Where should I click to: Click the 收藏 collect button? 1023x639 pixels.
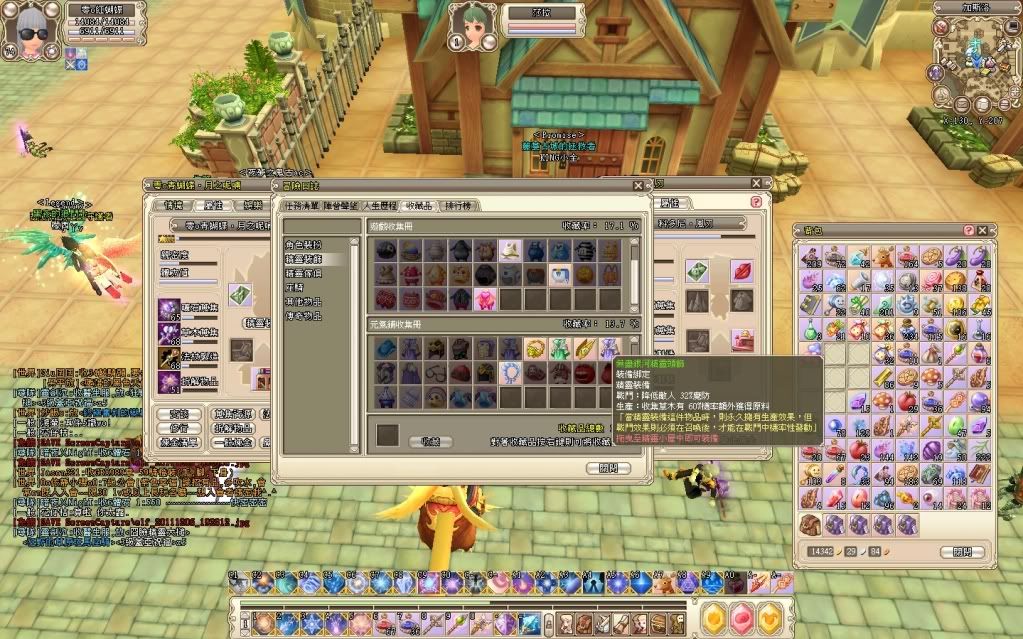point(430,441)
